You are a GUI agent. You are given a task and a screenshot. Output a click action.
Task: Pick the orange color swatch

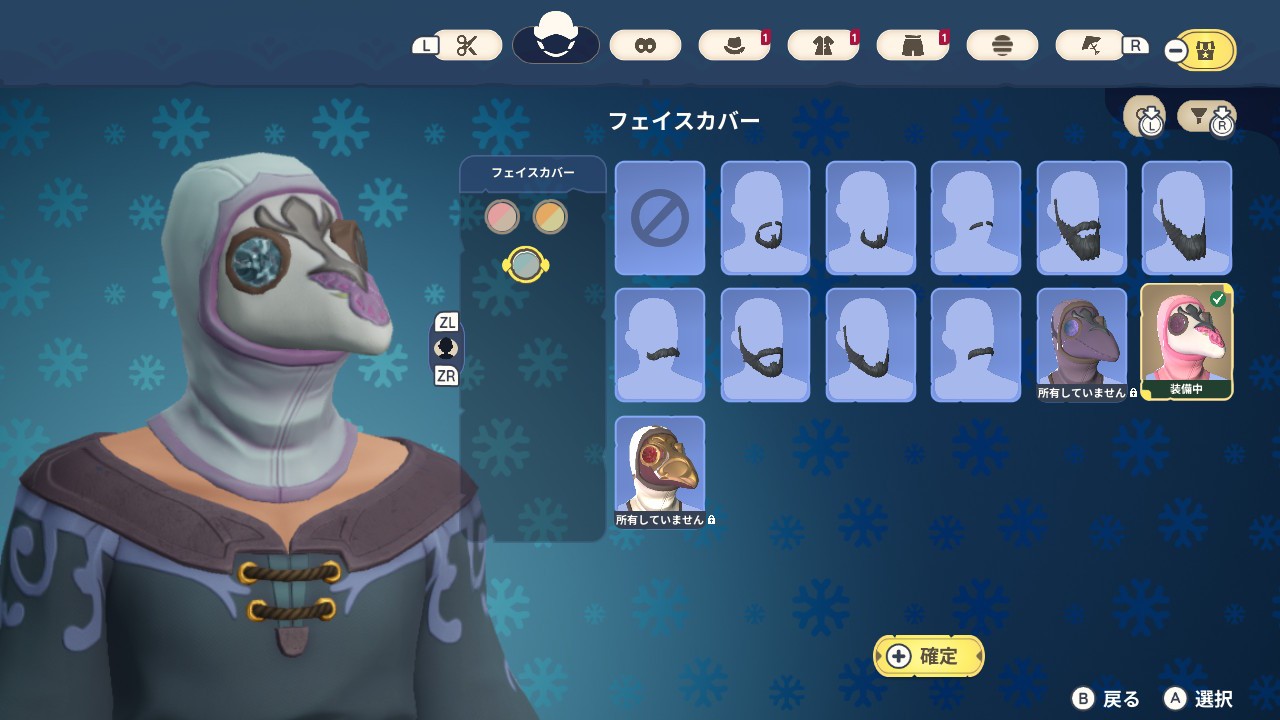pyautogui.click(x=550, y=216)
